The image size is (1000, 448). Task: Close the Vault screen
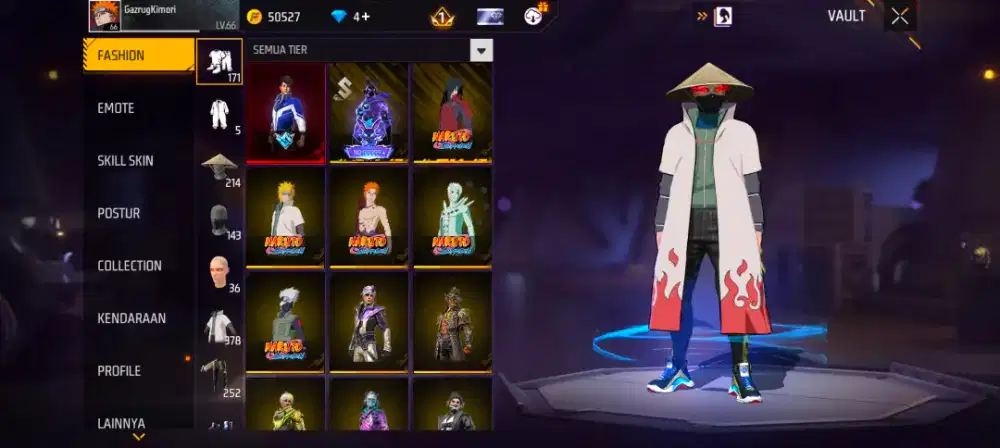(x=900, y=16)
